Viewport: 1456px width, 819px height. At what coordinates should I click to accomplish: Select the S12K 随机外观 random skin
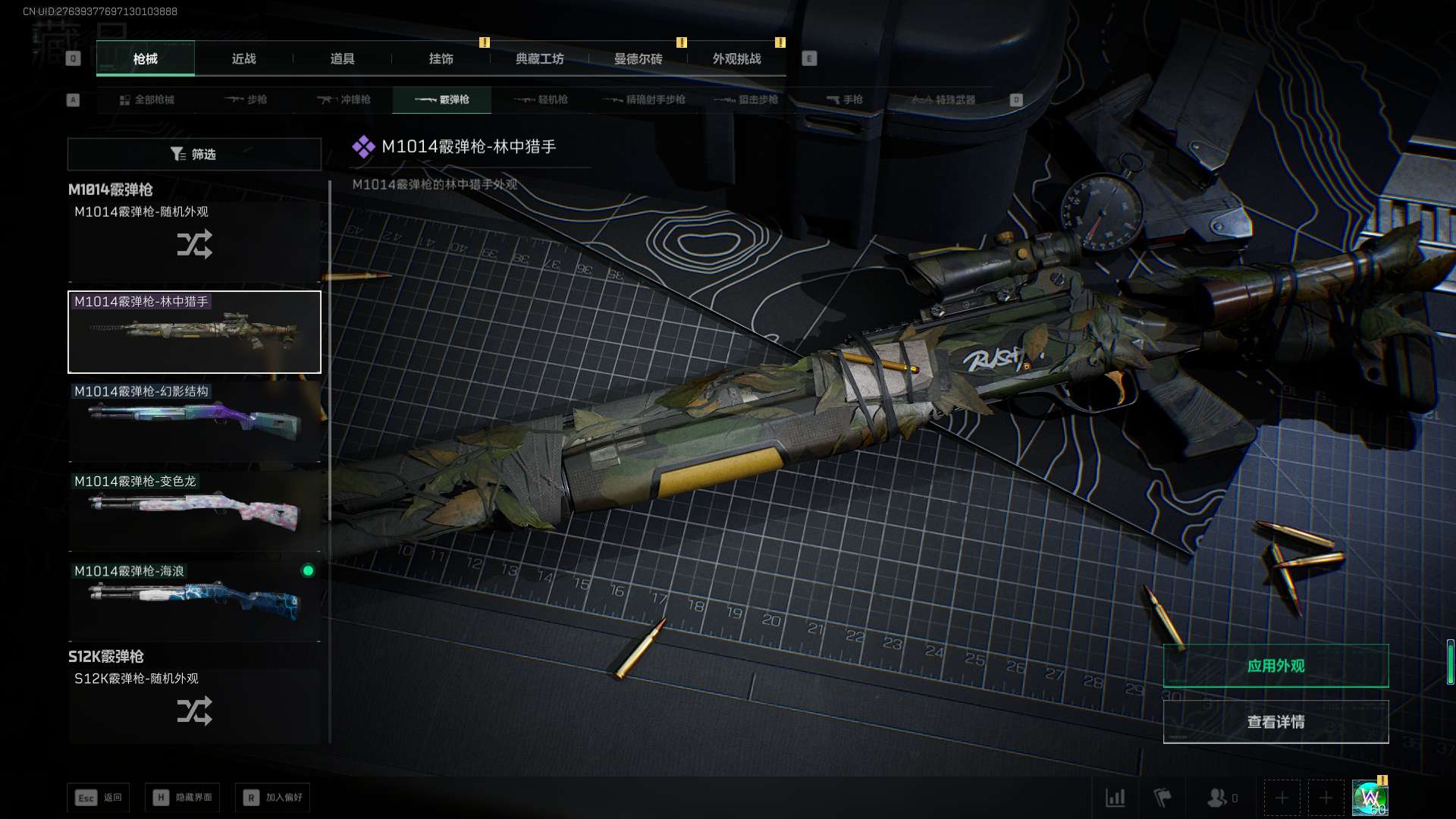pos(194,708)
